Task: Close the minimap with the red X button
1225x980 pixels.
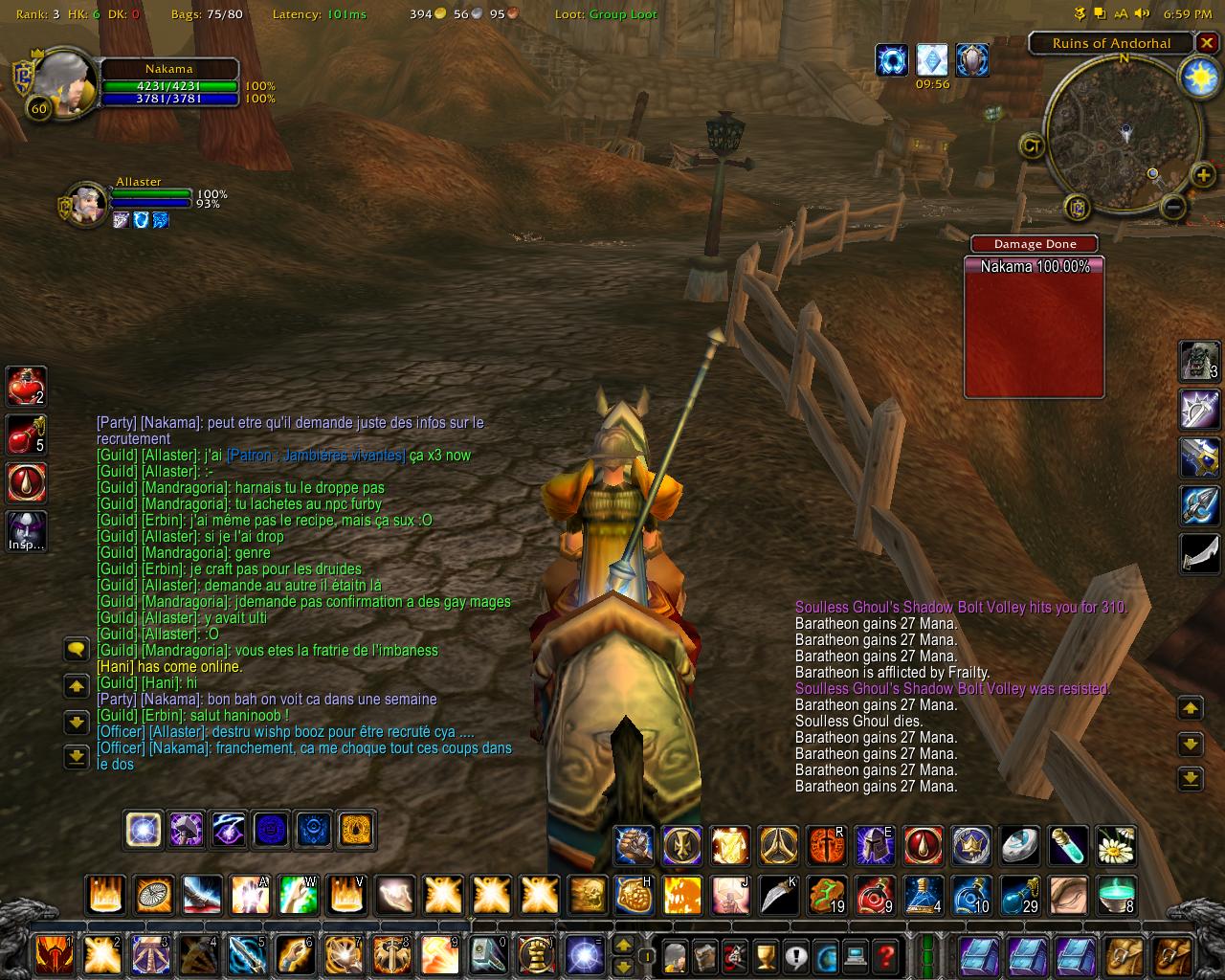Action: (1208, 43)
